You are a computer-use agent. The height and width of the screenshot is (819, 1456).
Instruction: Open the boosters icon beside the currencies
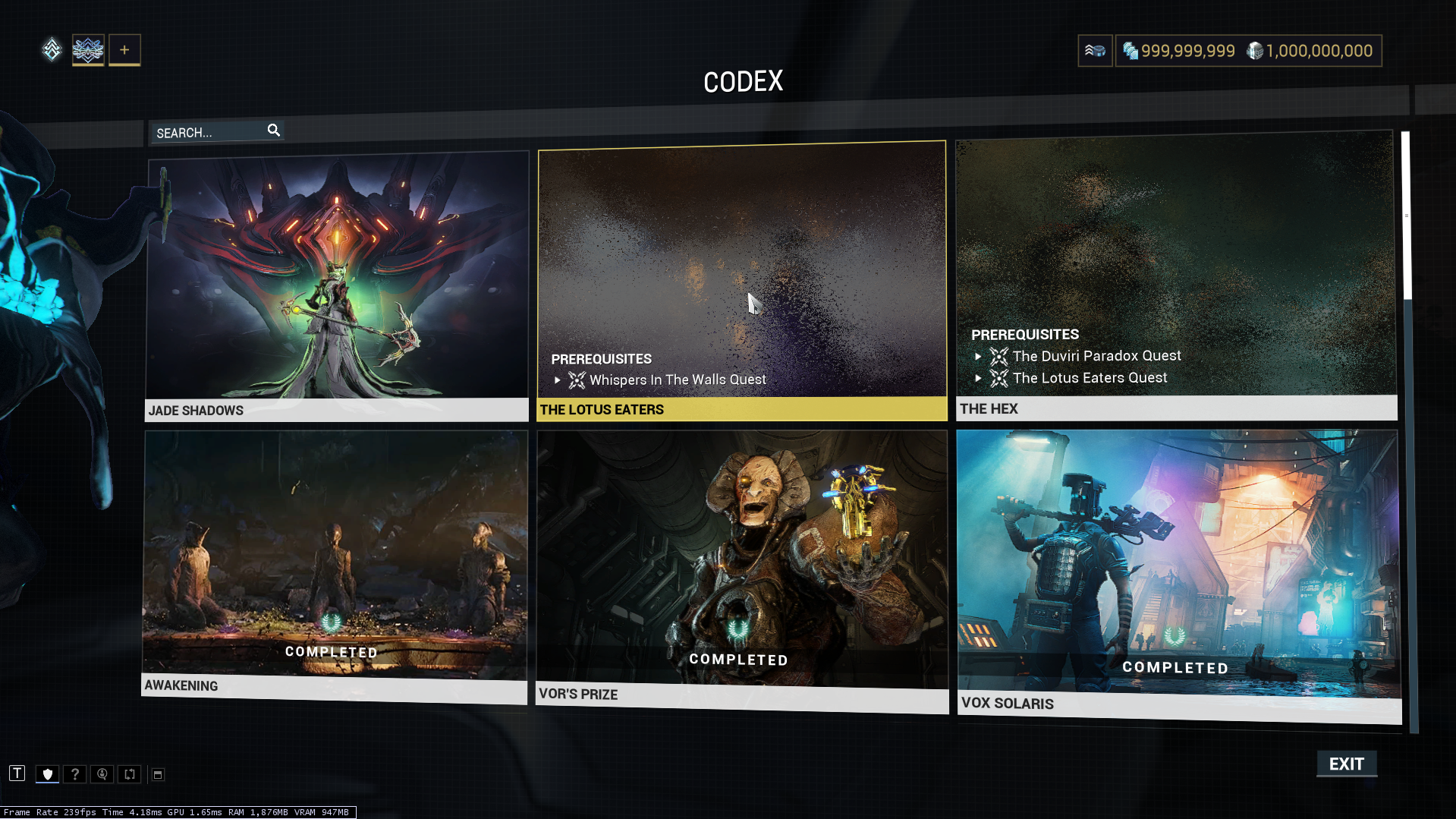pyautogui.click(x=1095, y=51)
